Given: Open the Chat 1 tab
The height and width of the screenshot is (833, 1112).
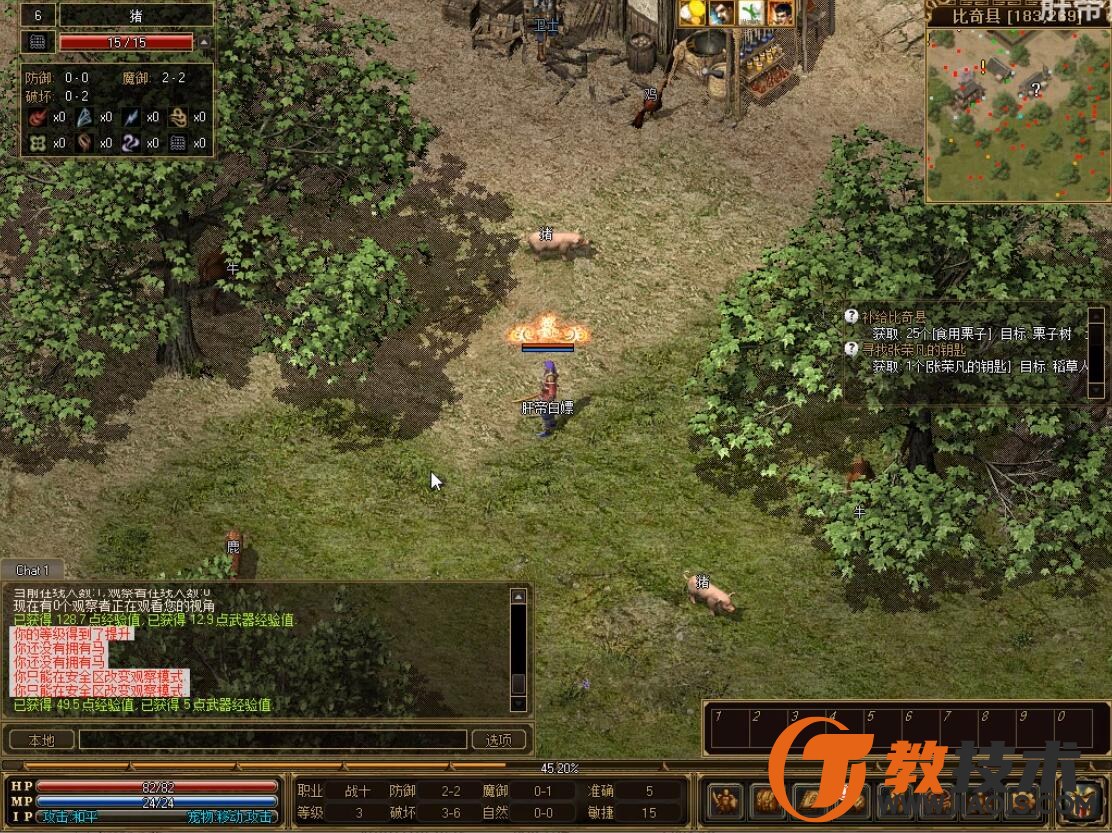Looking at the screenshot, I should click(30, 570).
